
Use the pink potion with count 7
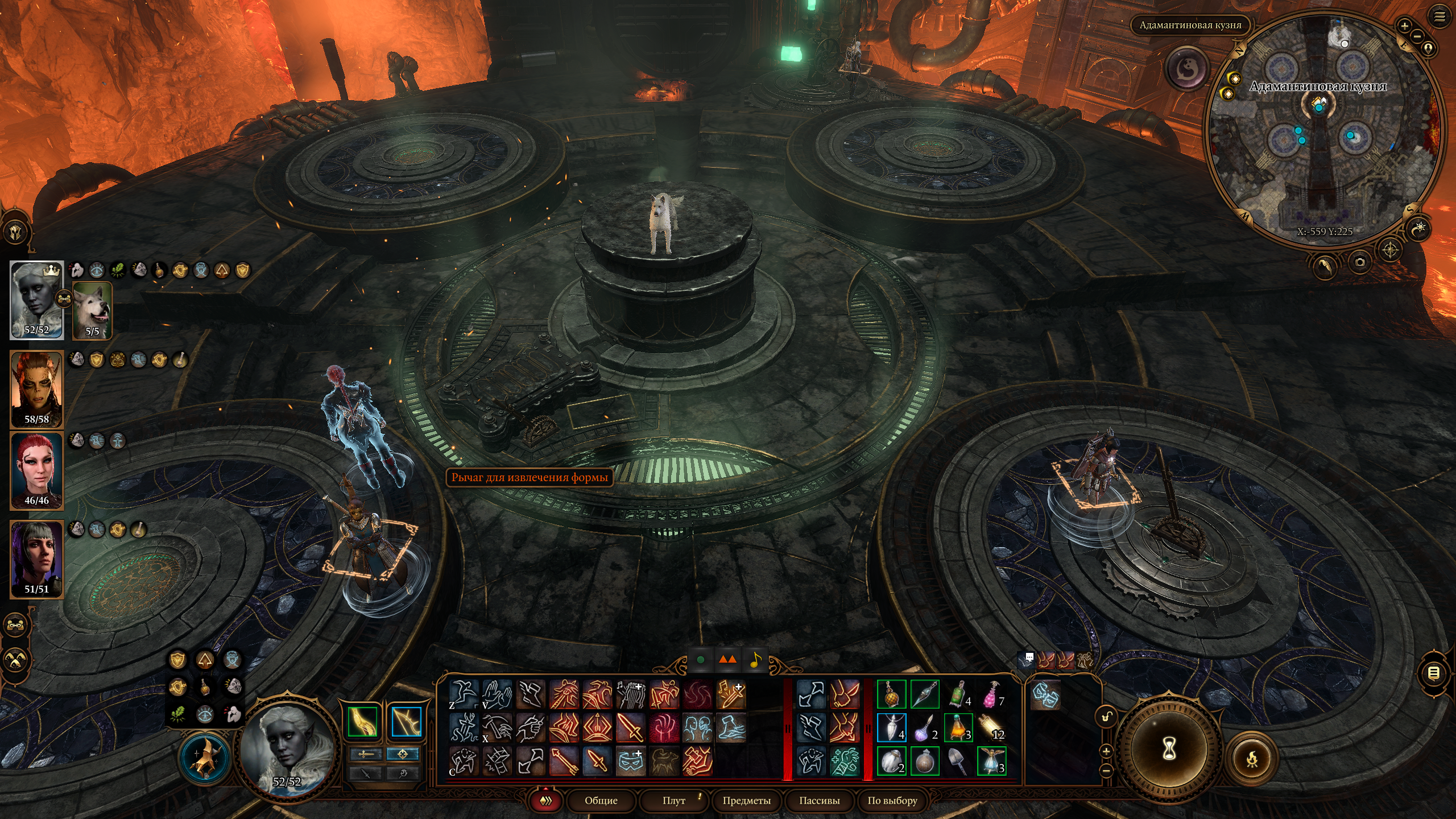point(991,694)
